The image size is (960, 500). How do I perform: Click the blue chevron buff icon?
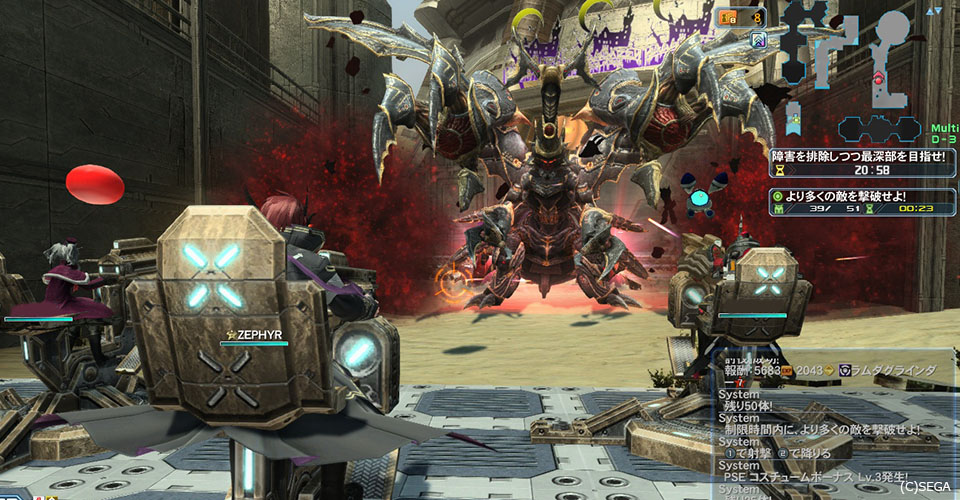tap(759, 41)
